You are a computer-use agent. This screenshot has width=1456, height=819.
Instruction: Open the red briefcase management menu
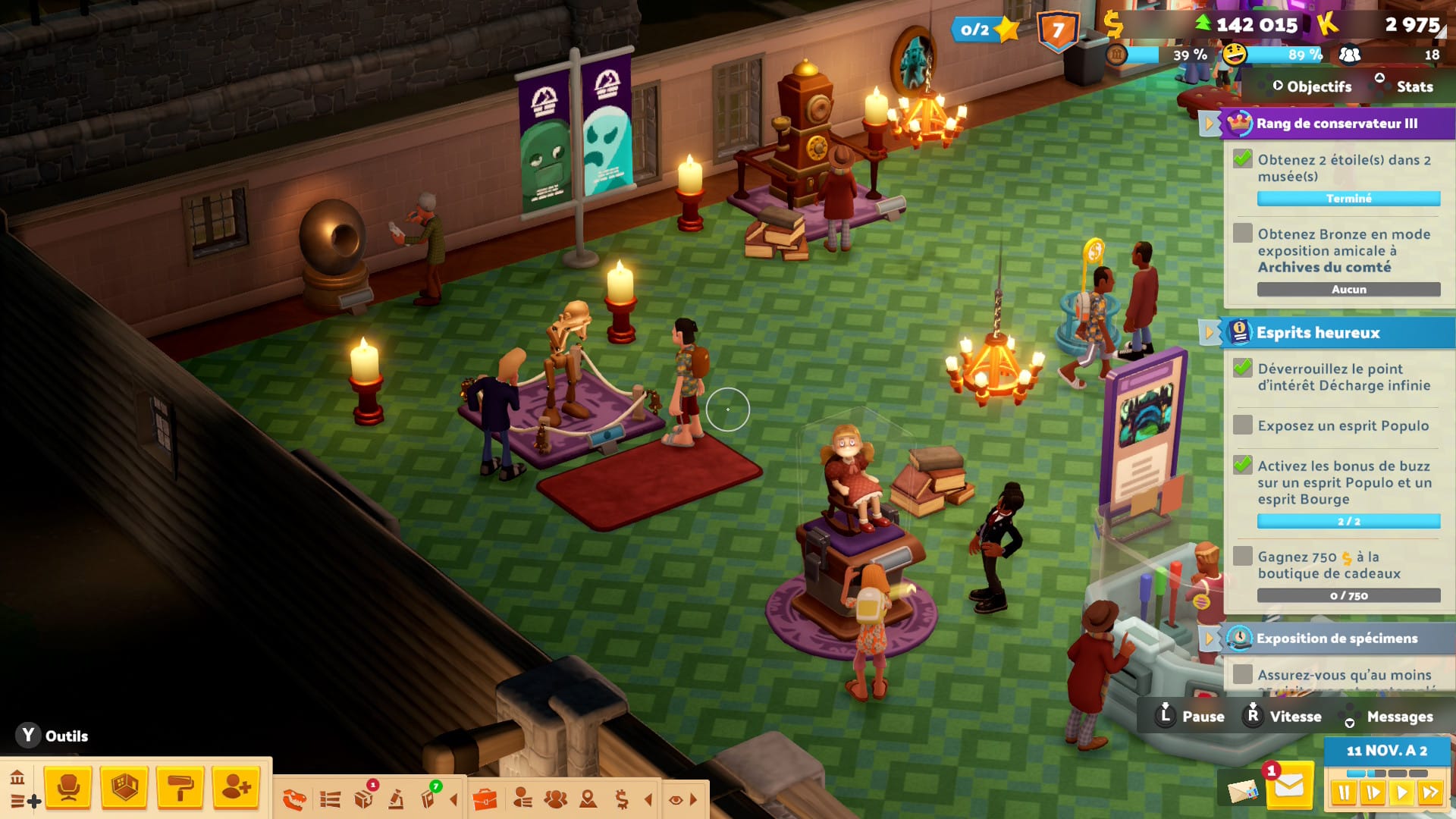[x=485, y=799]
